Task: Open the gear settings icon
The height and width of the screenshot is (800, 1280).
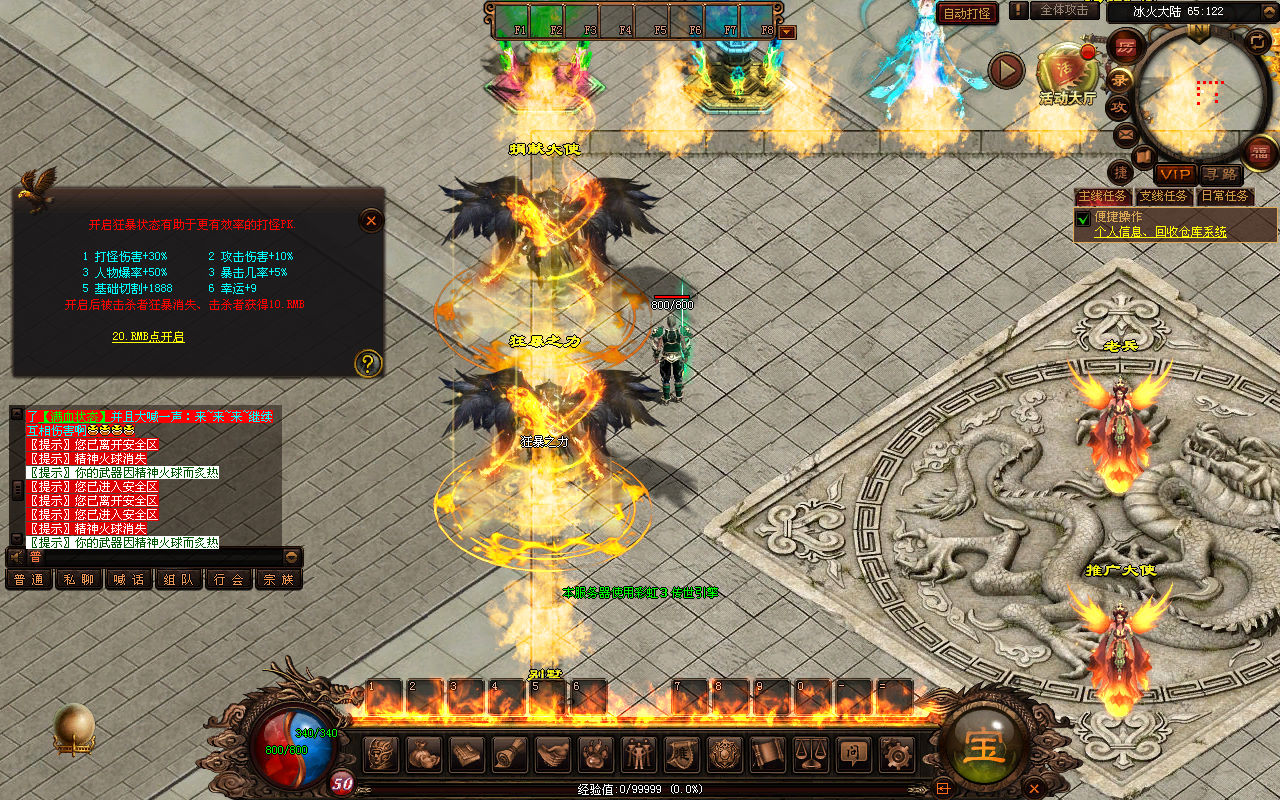Action: 897,753
